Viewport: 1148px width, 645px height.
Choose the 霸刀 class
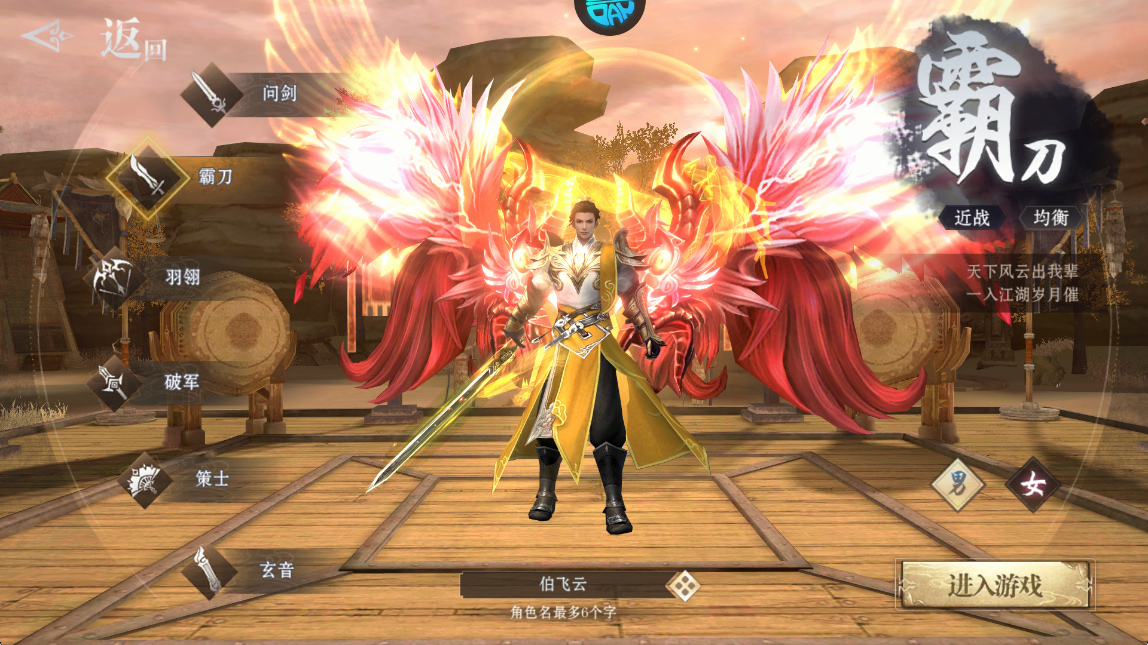pyautogui.click(x=149, y=178)
